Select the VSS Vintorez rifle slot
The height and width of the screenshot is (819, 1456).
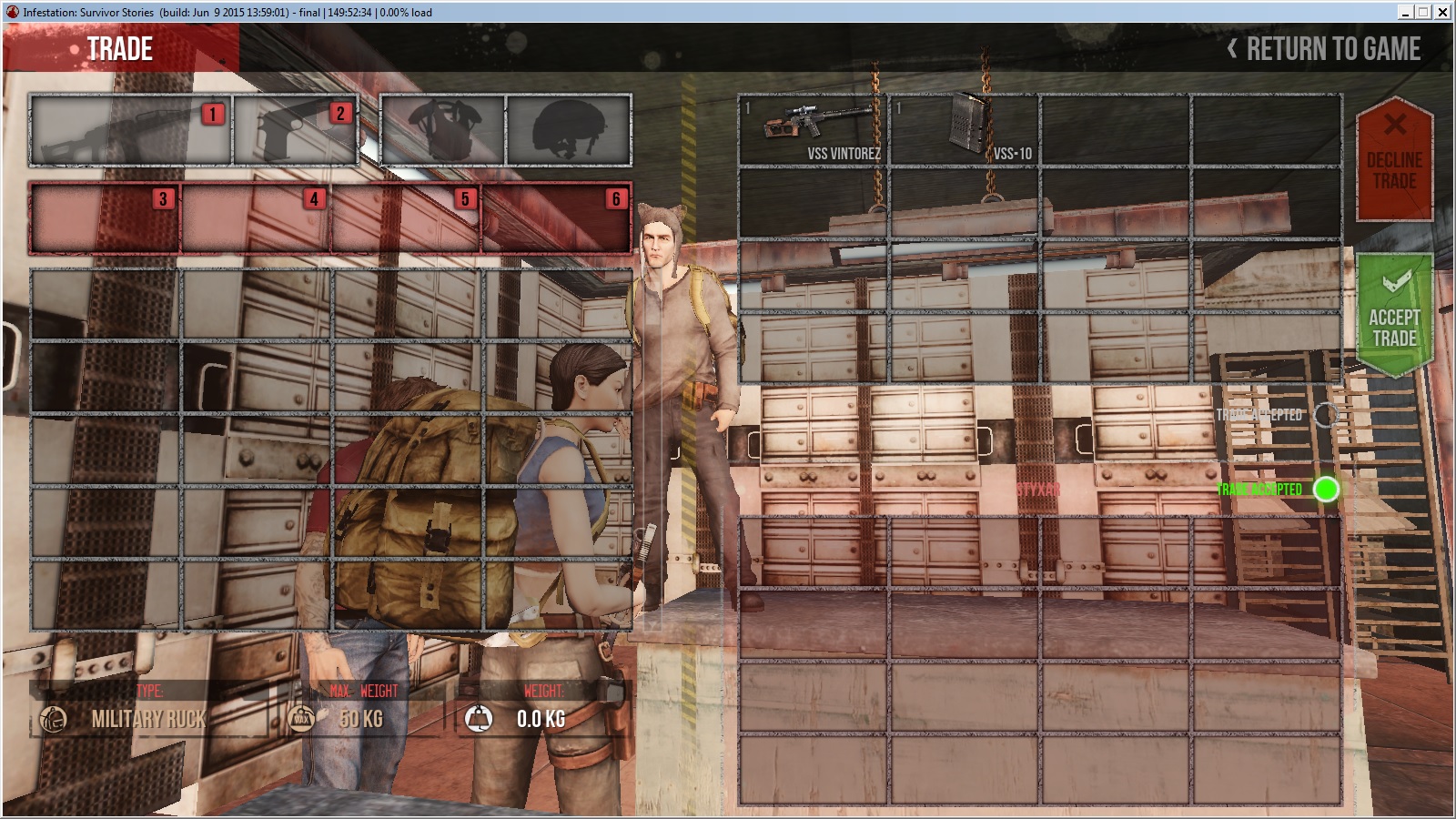tap(813, 130)
